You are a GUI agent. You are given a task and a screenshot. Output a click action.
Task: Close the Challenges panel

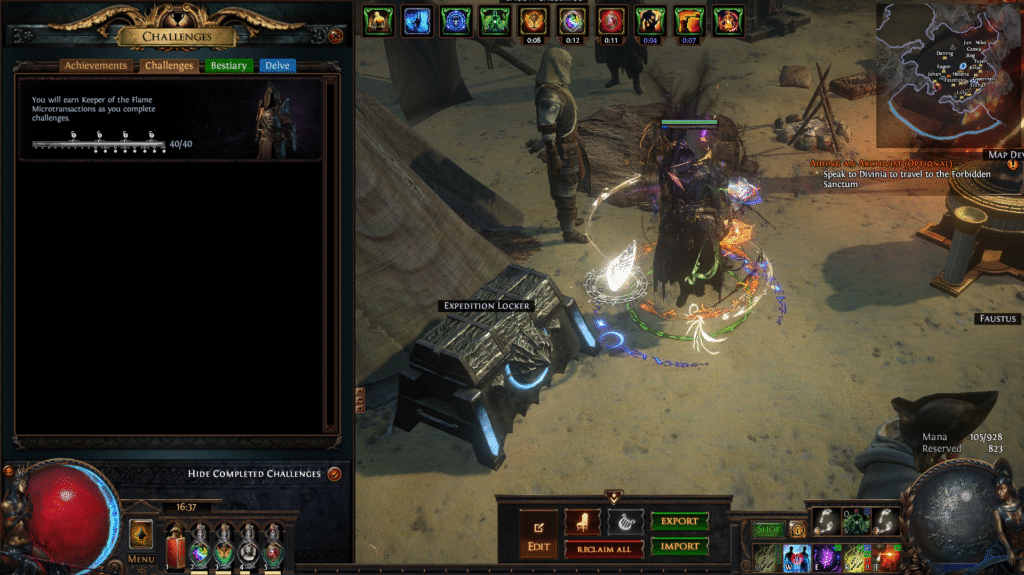335,36
